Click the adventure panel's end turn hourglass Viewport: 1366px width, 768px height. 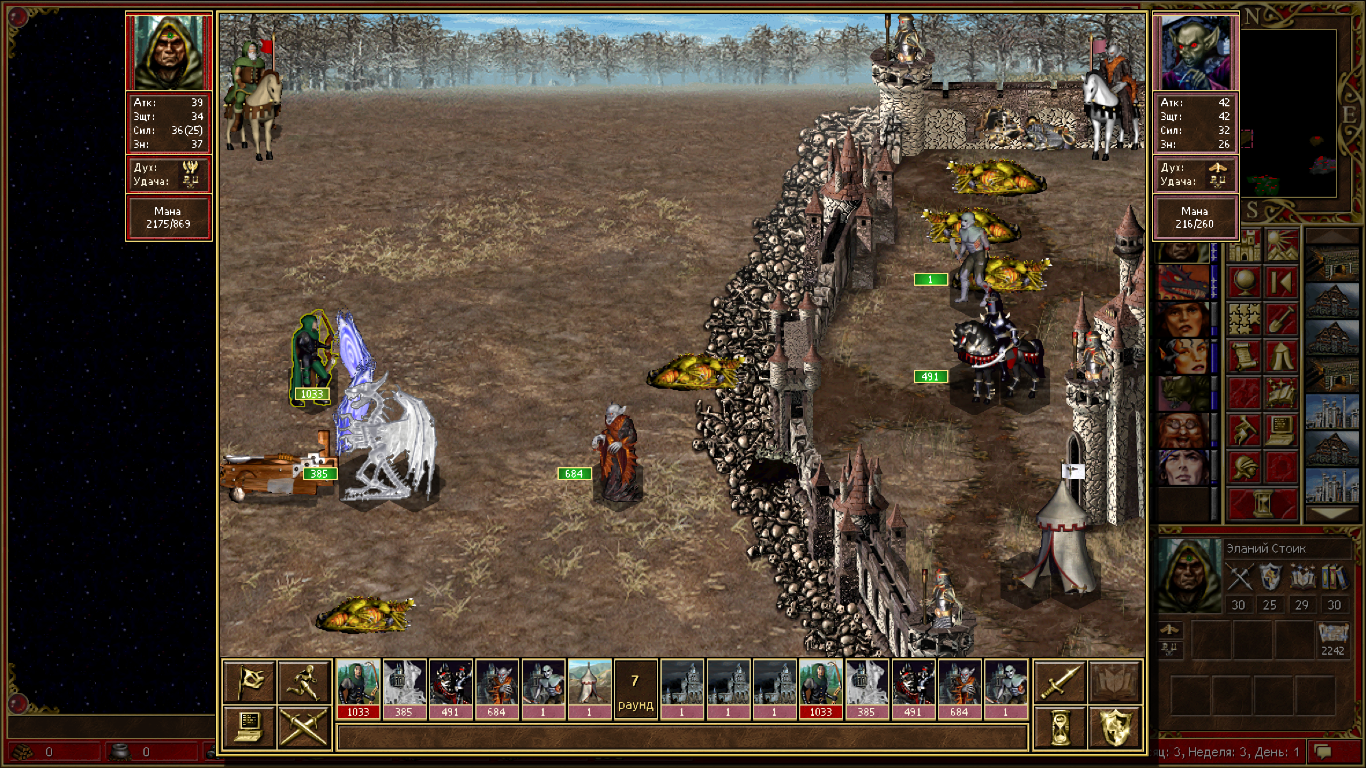(x=1263, y=503)
